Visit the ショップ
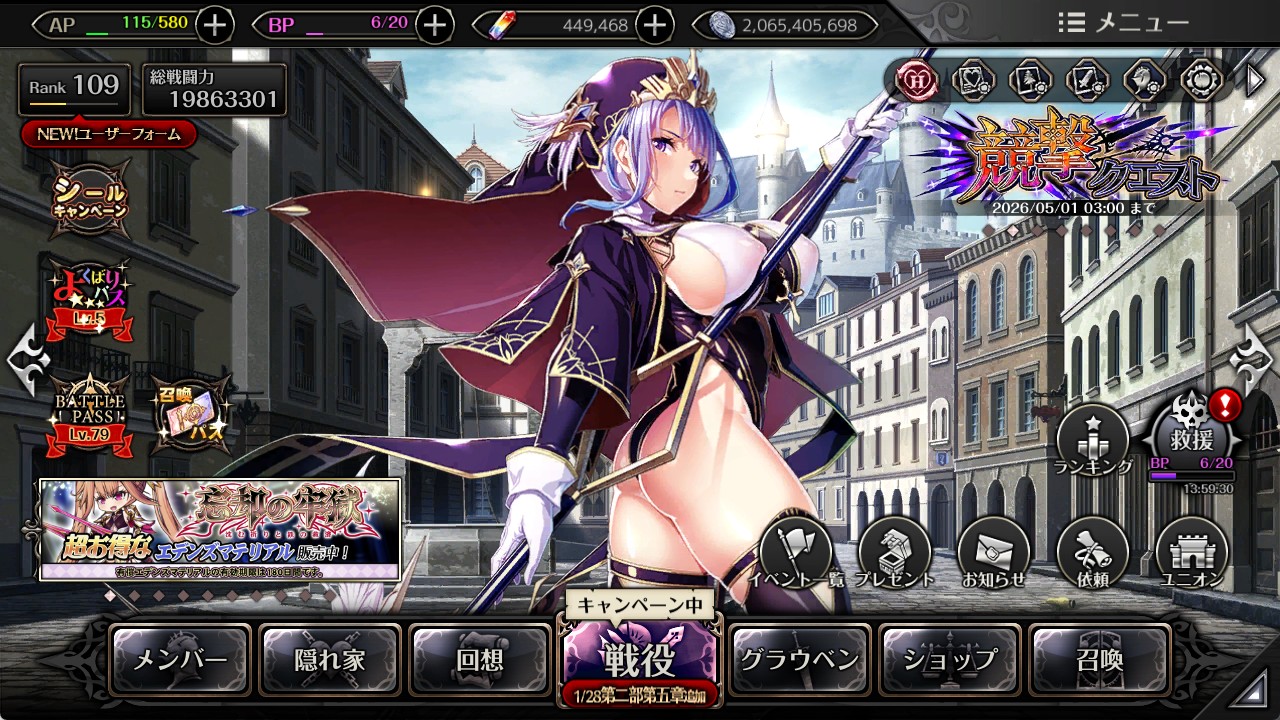The width and height of the screenshot is (1280, 720). tap(950, 660)
